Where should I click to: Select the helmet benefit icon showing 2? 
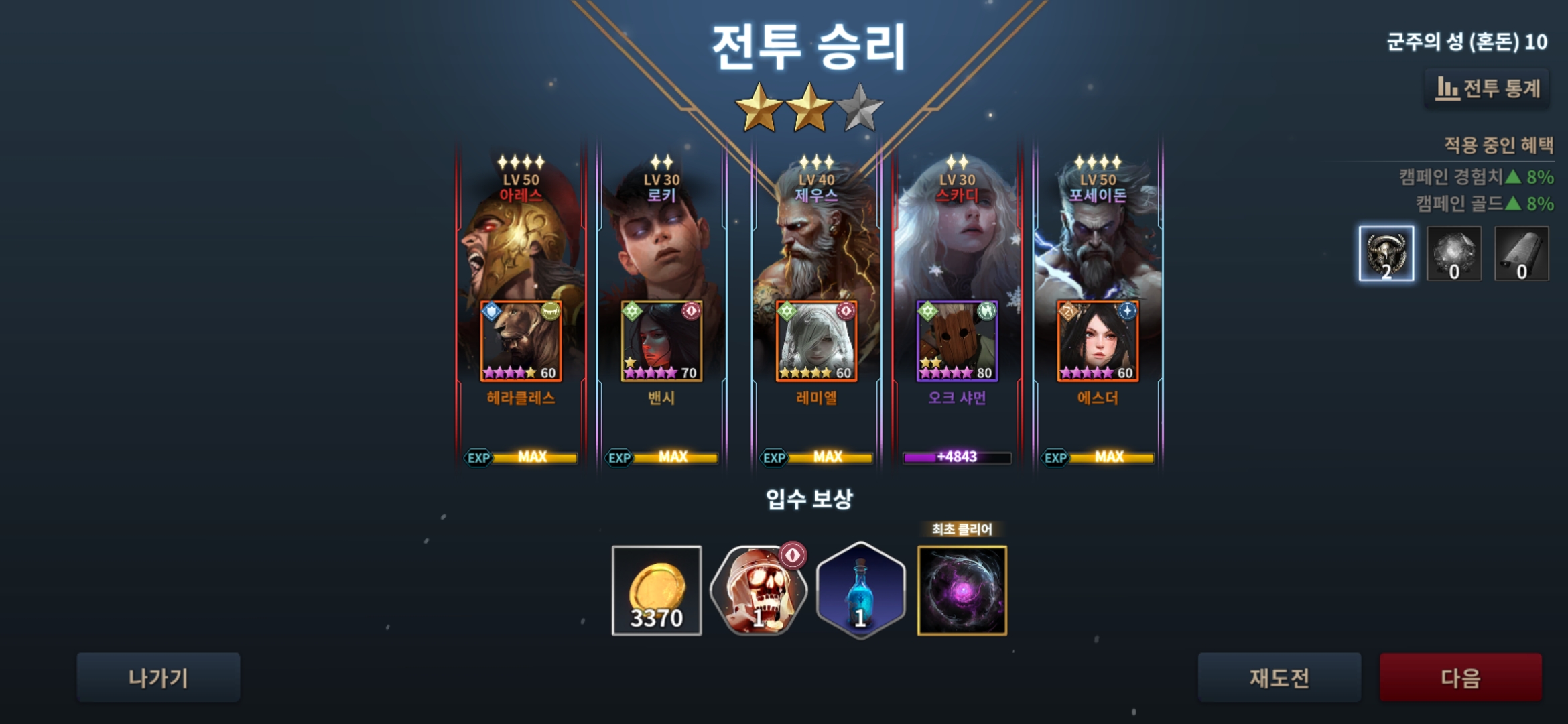click(1386, 253)
